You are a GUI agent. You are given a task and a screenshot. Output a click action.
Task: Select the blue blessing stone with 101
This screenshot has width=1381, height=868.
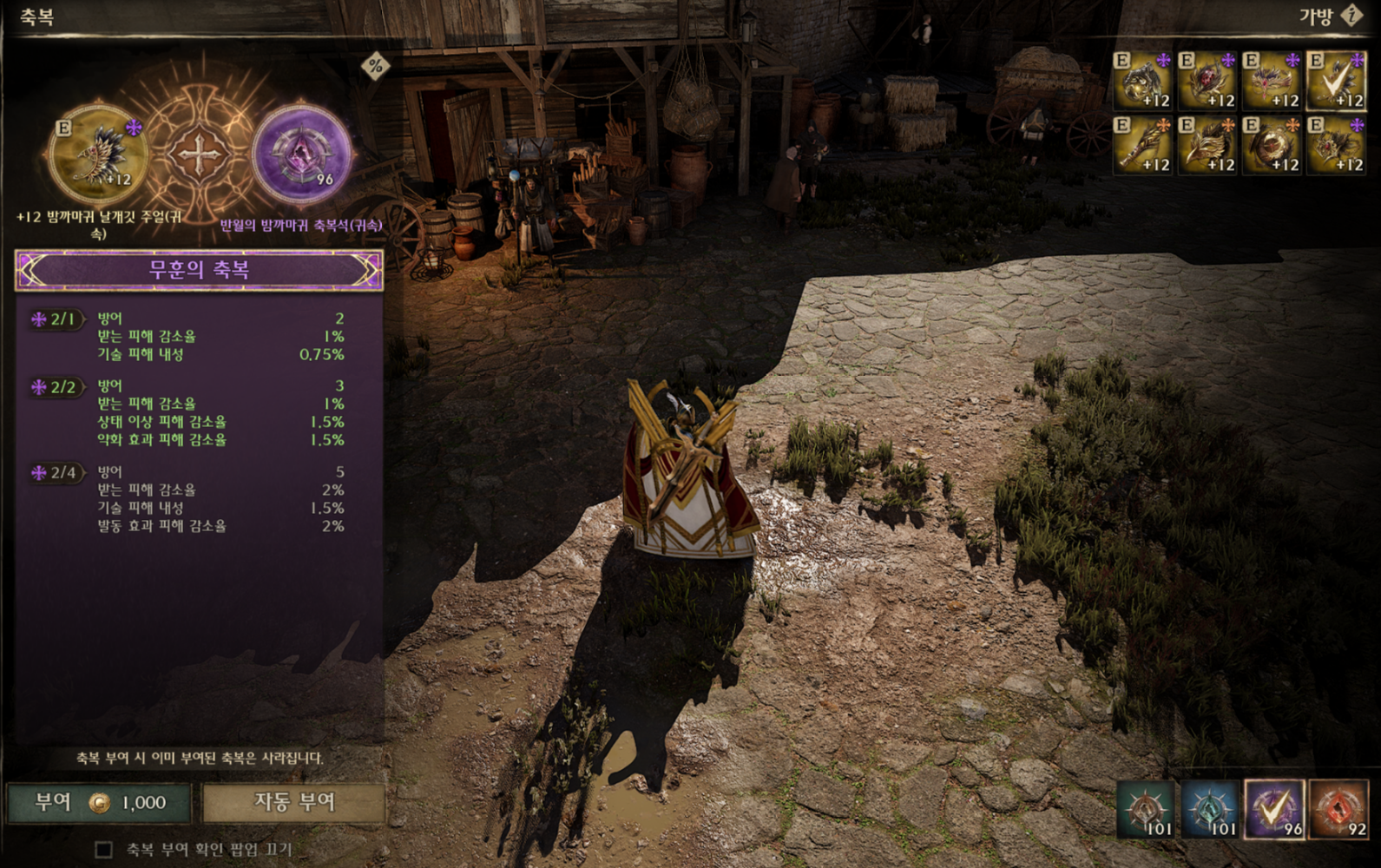(x=1210, y=809)
